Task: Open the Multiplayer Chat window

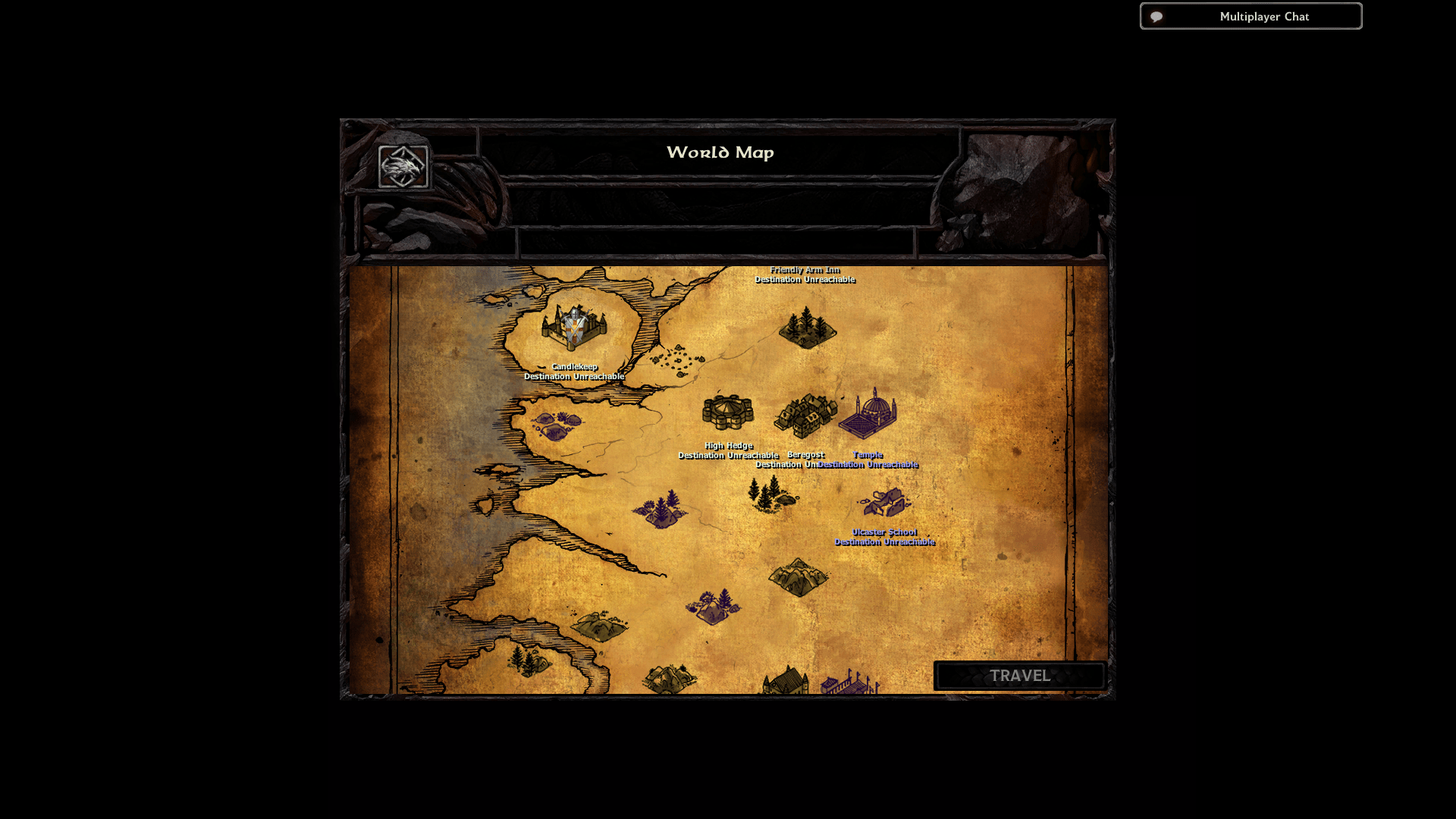Action: tap(1263, 16)
